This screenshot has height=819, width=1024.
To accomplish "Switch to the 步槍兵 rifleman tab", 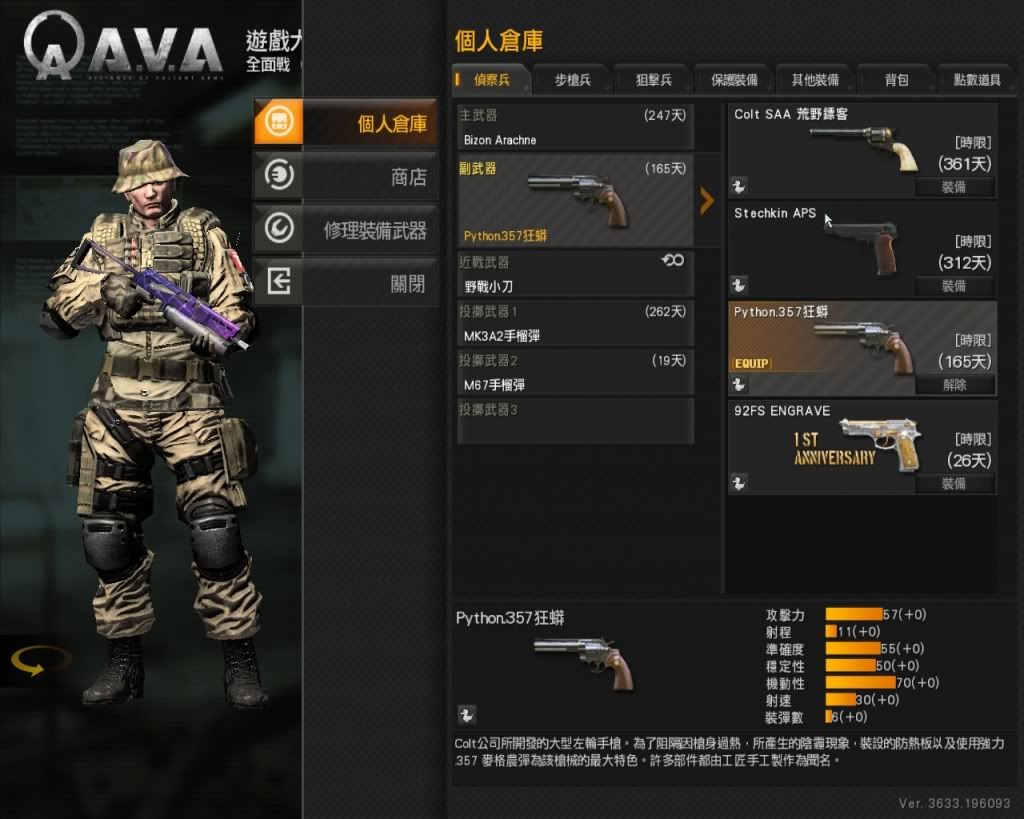I will coord(573,80).
